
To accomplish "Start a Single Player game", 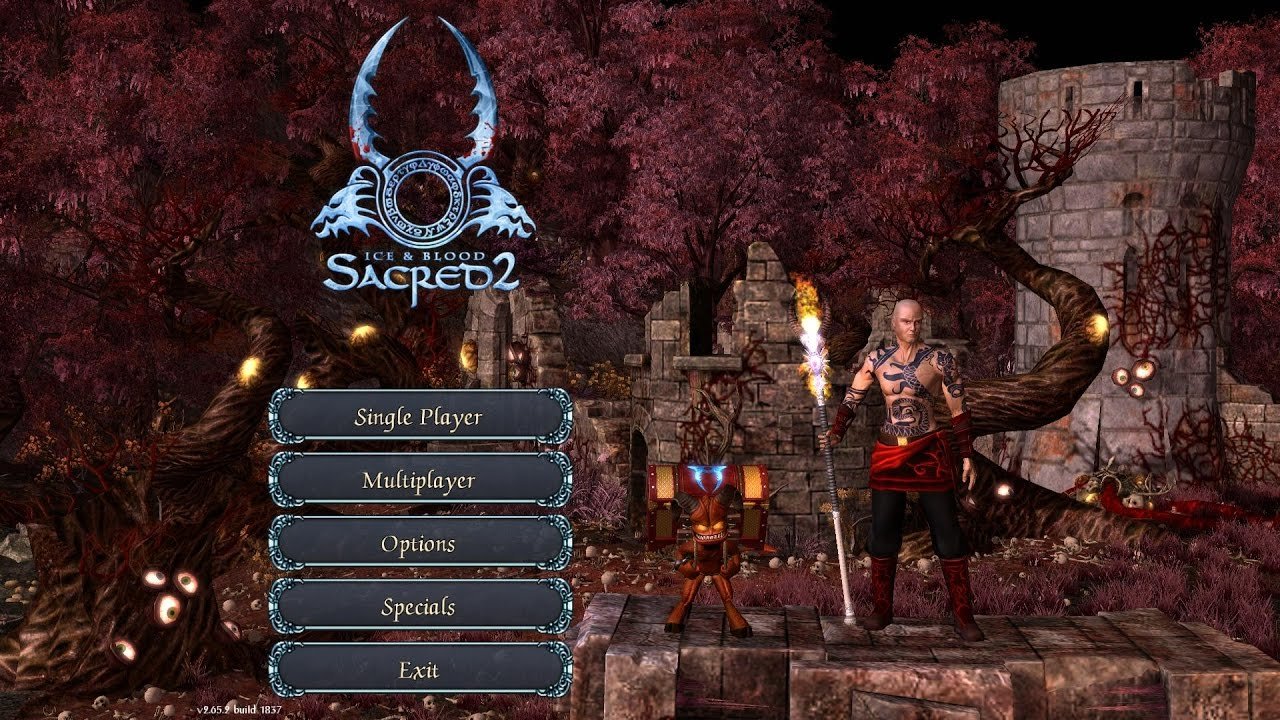I will tap(419, 417).
